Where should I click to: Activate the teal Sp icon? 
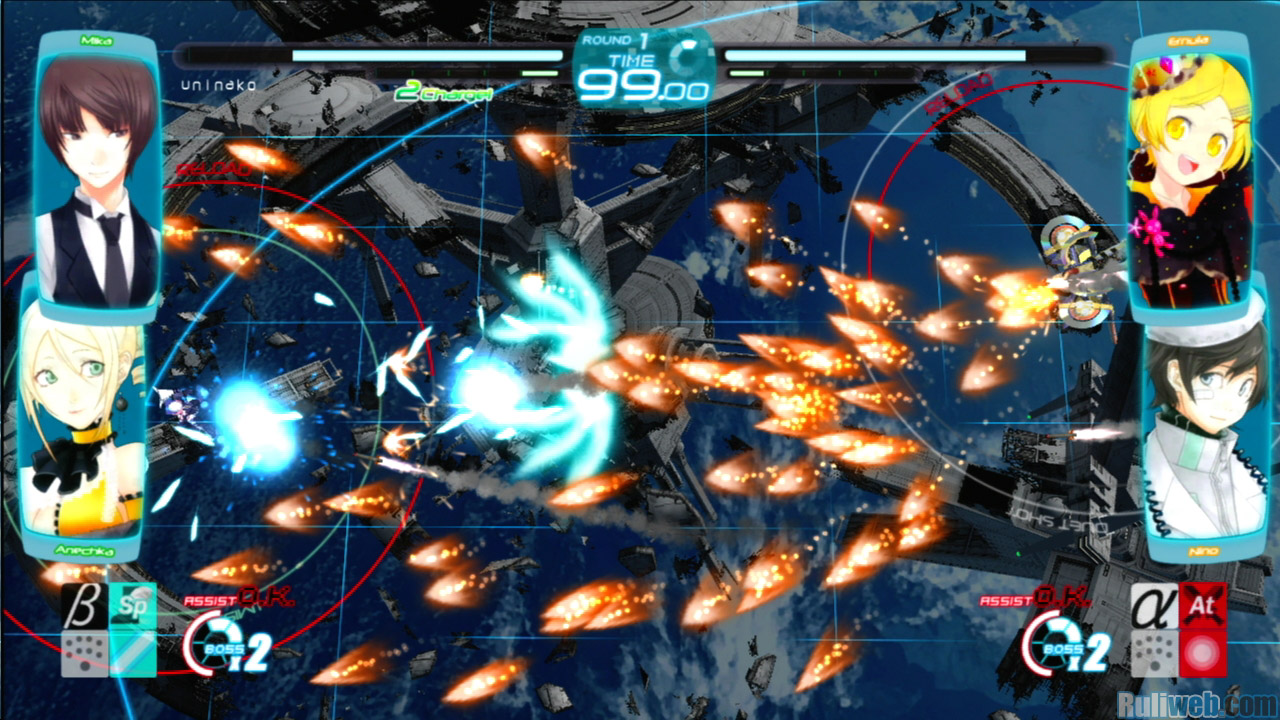(x=132, y=605)
